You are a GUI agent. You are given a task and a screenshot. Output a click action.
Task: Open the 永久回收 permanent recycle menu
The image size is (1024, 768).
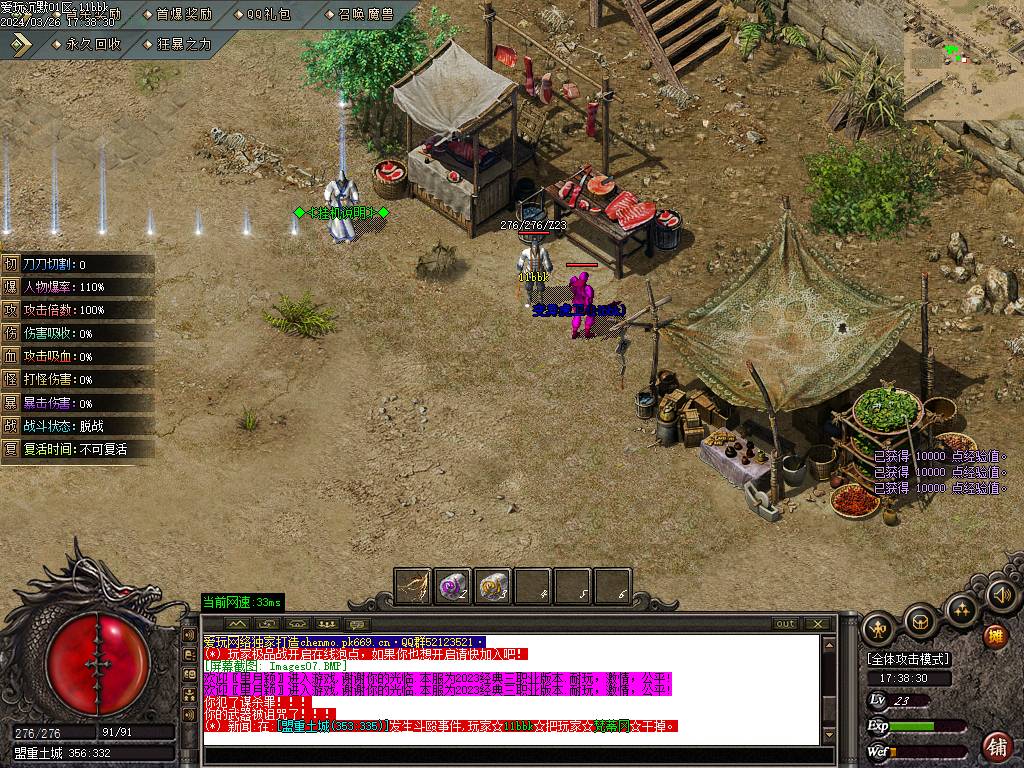(x=86, y=44)
